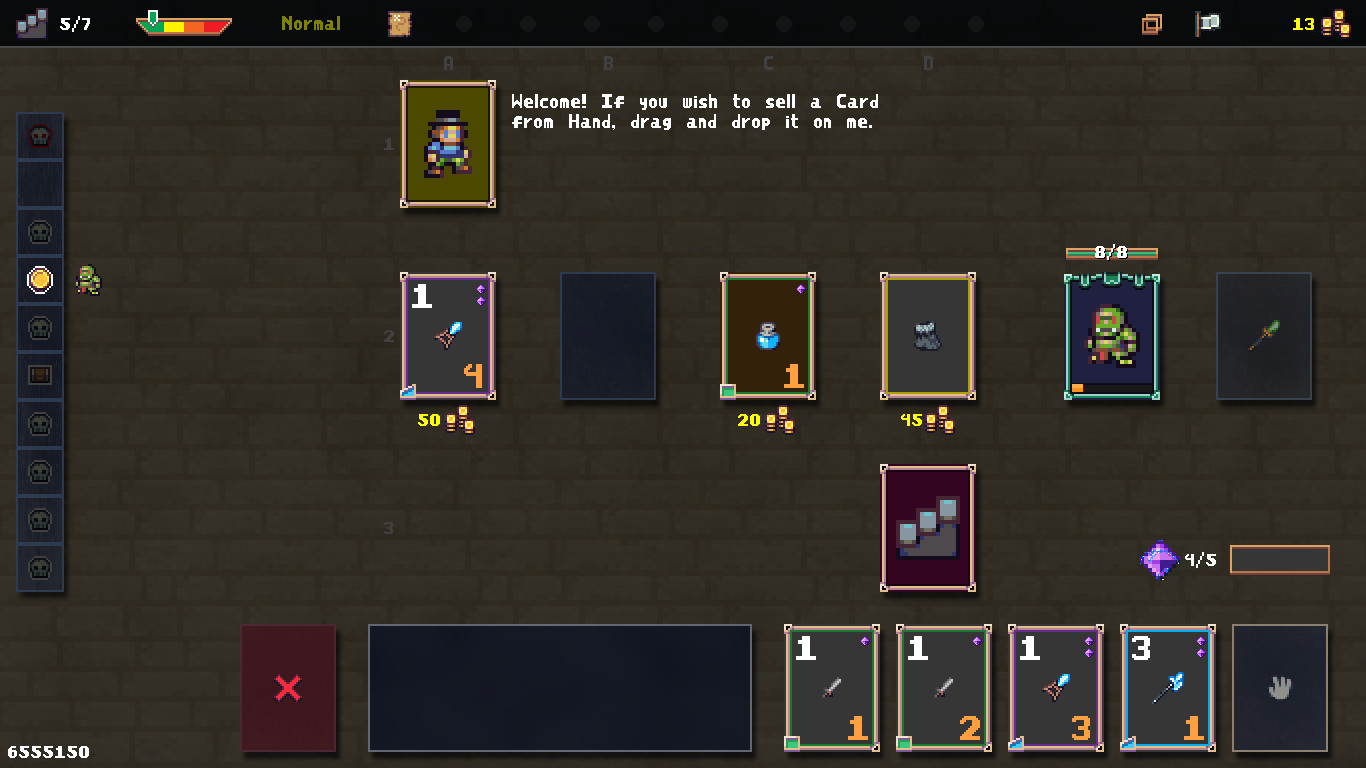Click the white flag icon in the top bar
Viewport: 1366px width, 768px height.
pyautogui.click(x=1207, y=23)
